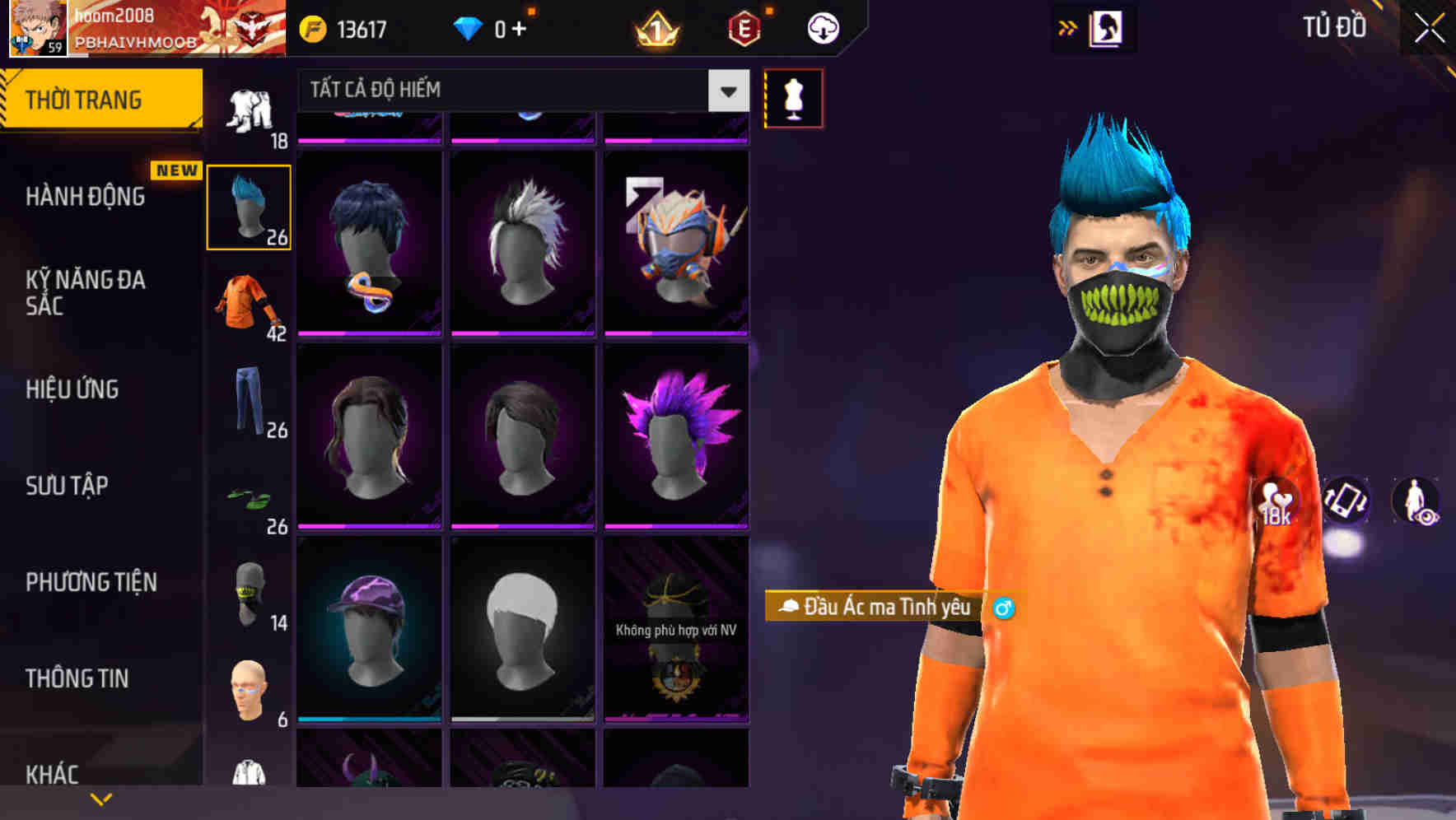Image resolution: width=1456 pixels, height=820 pixels.
Task: Select the purple spiky hair thumbnail
Action: click(675, 434)
